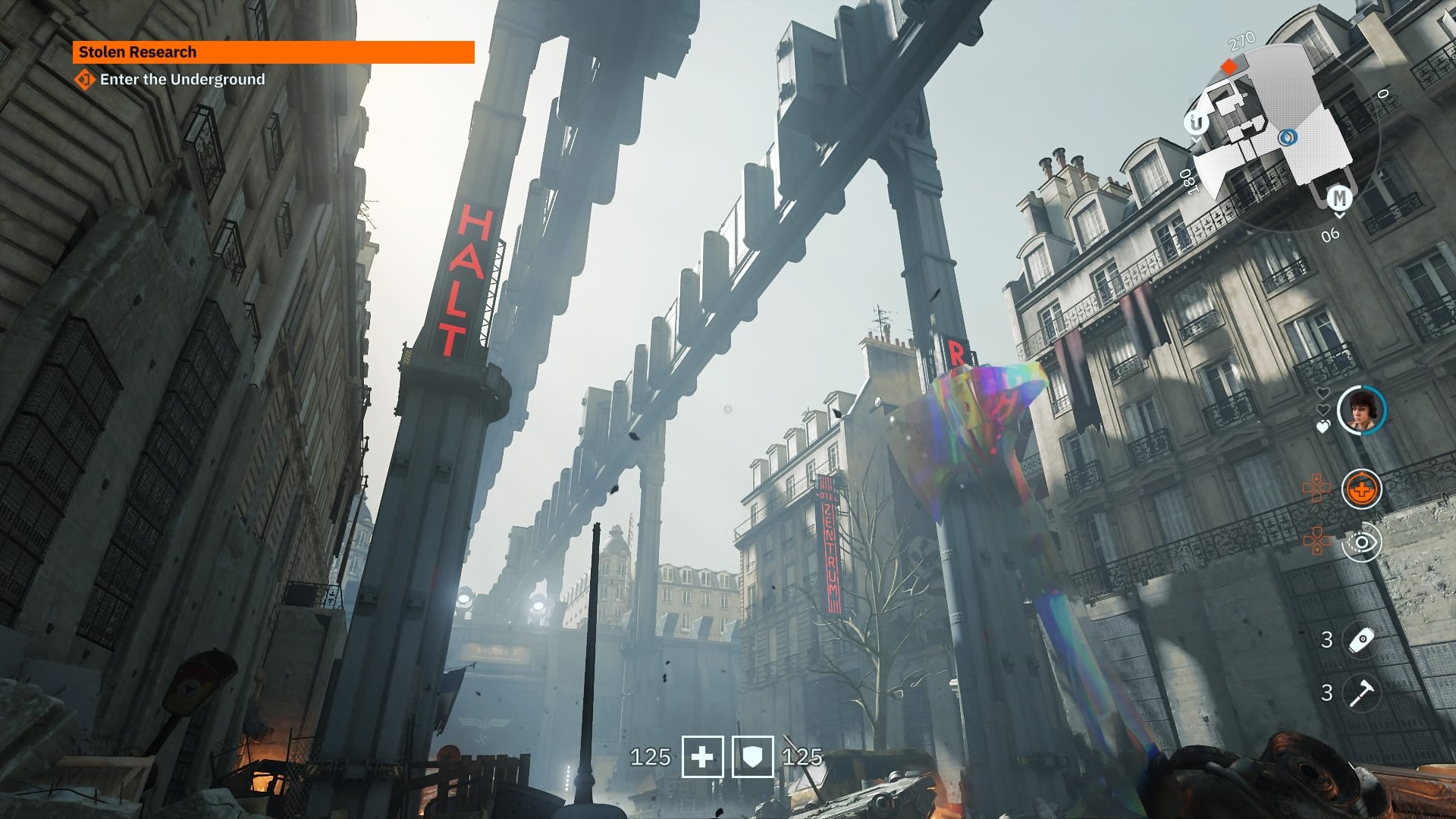
Task: Choose the throwing hatchet icon
Action: click(x=1361, y=692)
